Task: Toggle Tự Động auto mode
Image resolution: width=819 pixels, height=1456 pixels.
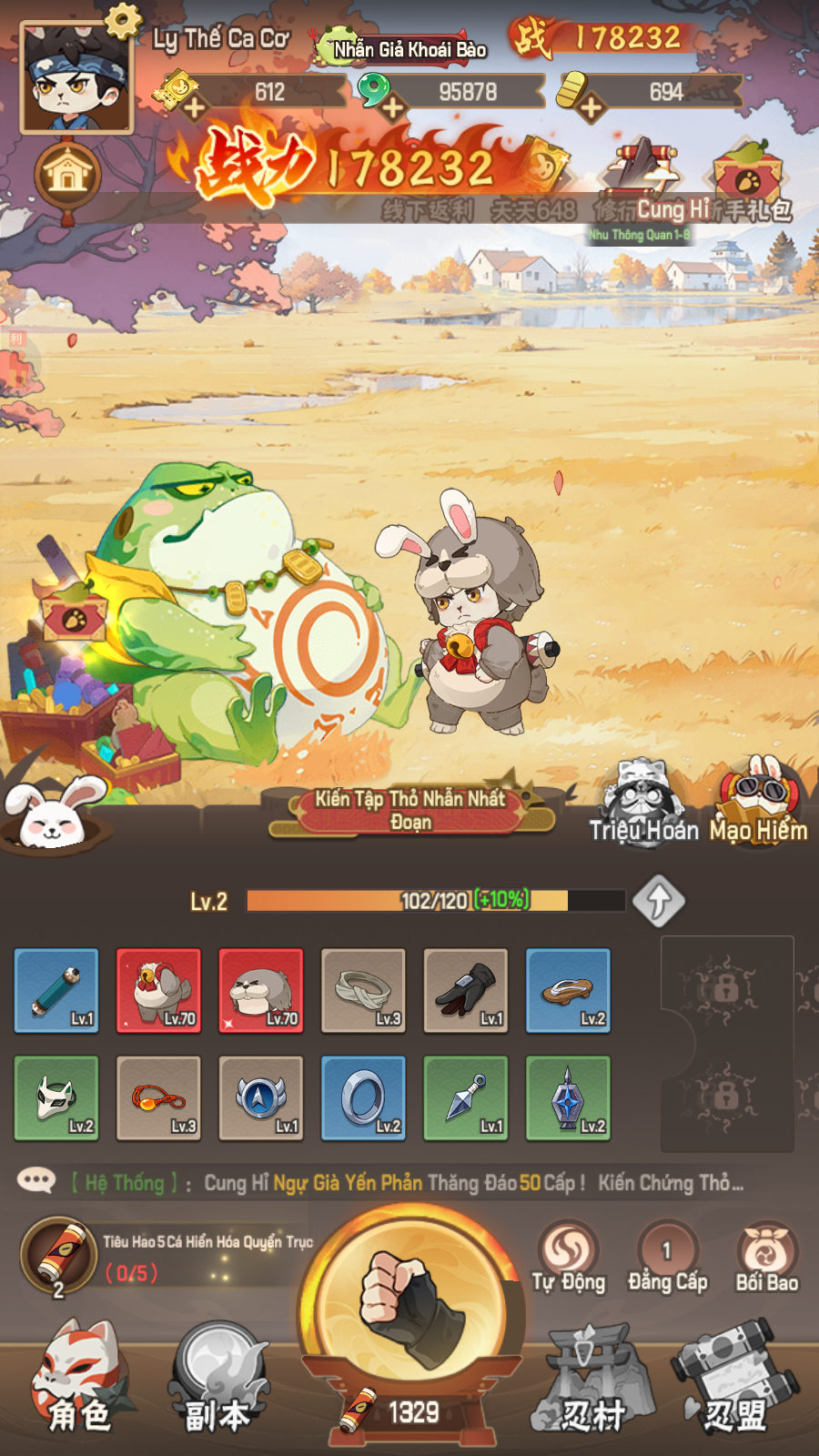Action: 569,1258
